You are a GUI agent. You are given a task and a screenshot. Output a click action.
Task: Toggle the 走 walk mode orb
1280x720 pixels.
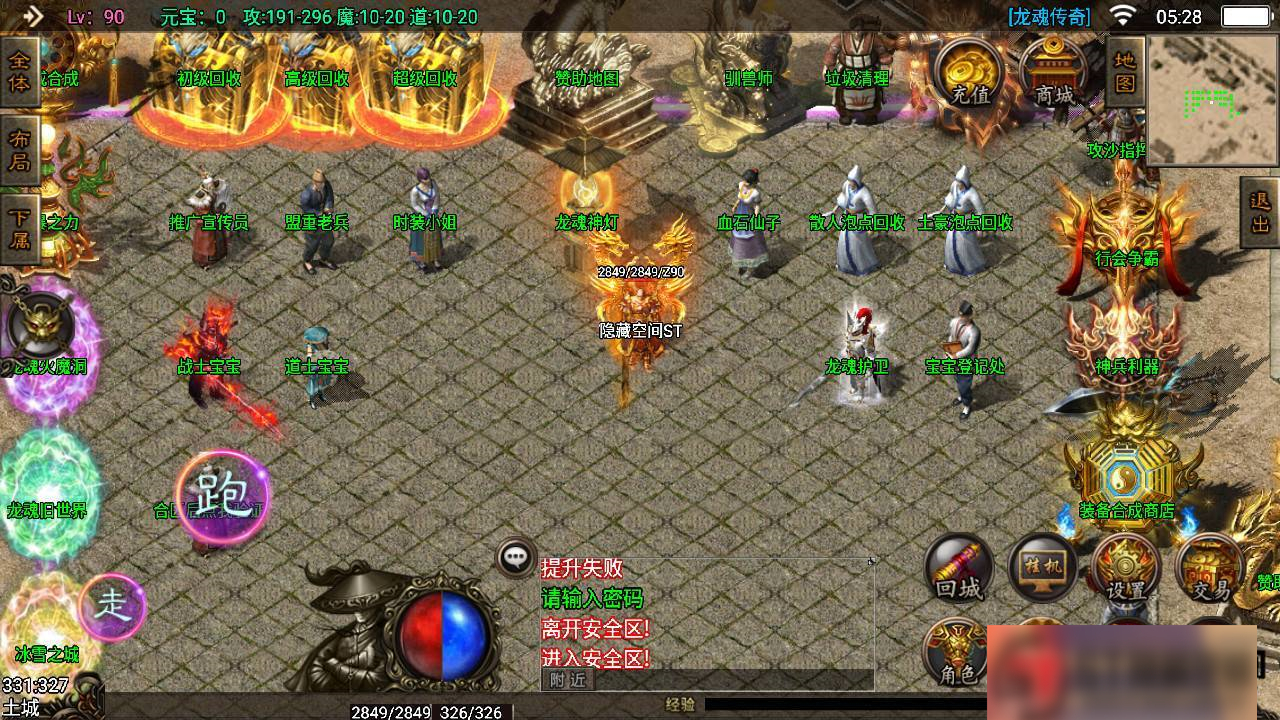click(112, 606)
